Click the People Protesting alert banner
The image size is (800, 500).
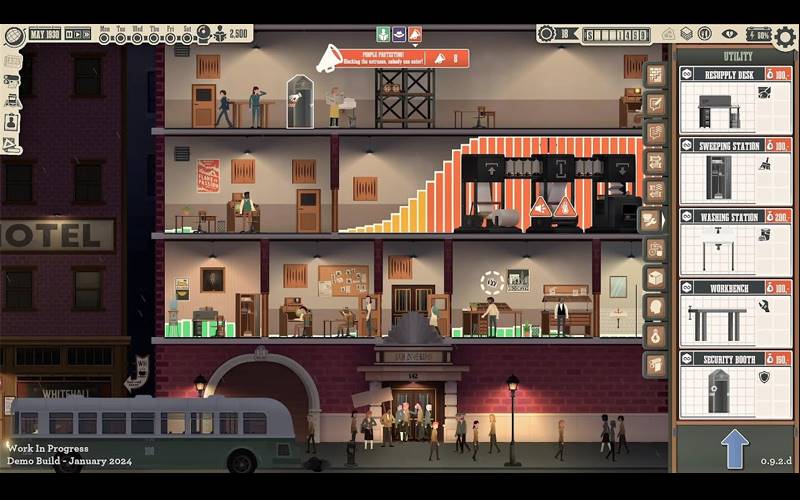[392, 58]
